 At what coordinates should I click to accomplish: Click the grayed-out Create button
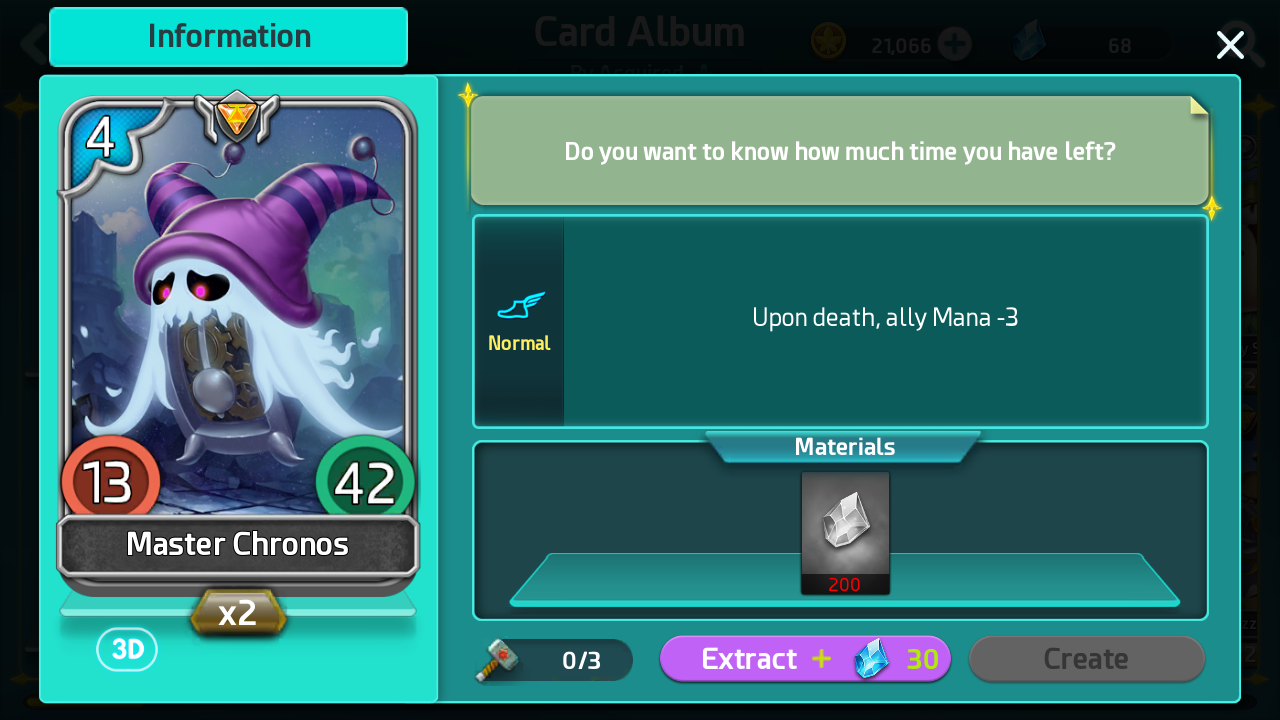click(x=1086, y=659)
